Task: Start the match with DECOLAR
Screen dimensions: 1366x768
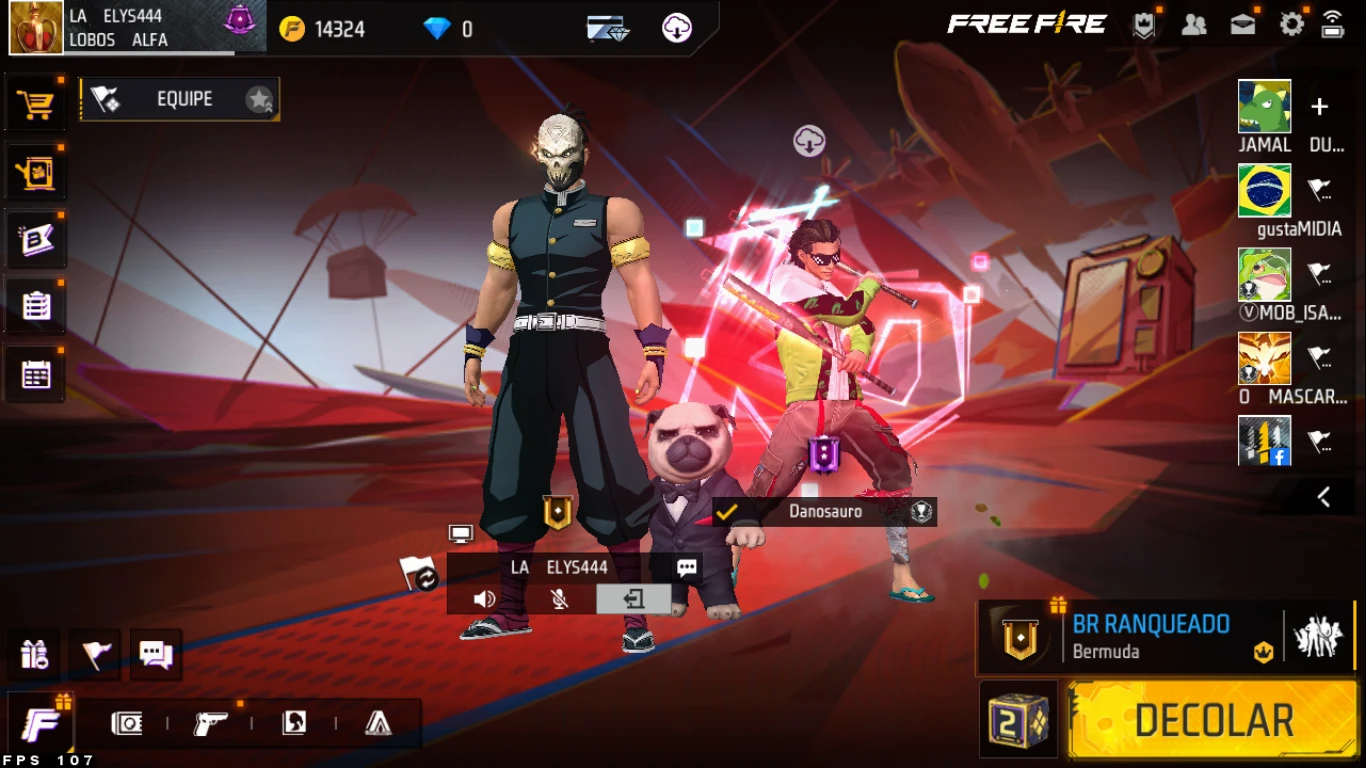Action: (1213, 720)
